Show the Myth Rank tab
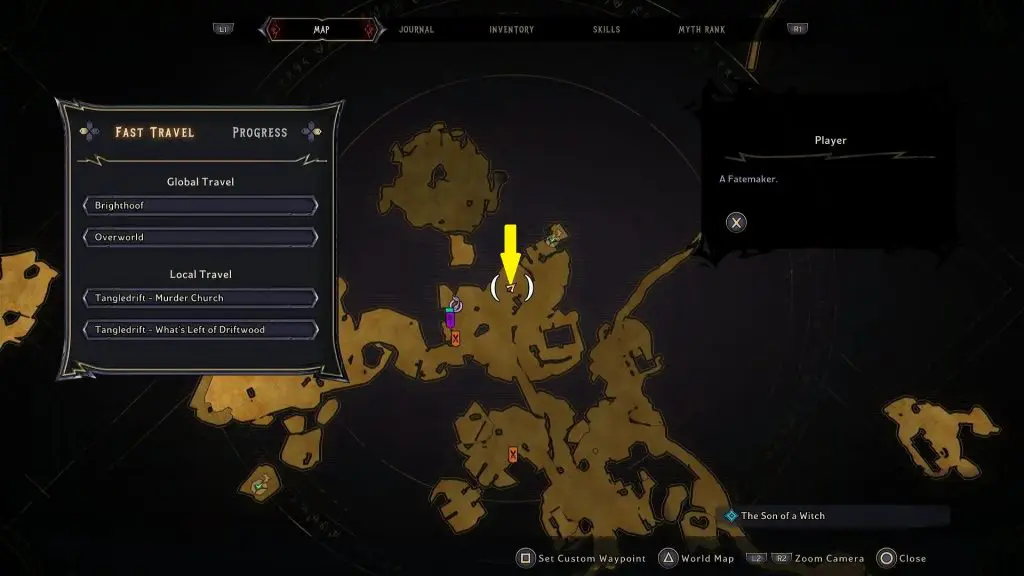The image size is (1024, 576). [702, 30]
